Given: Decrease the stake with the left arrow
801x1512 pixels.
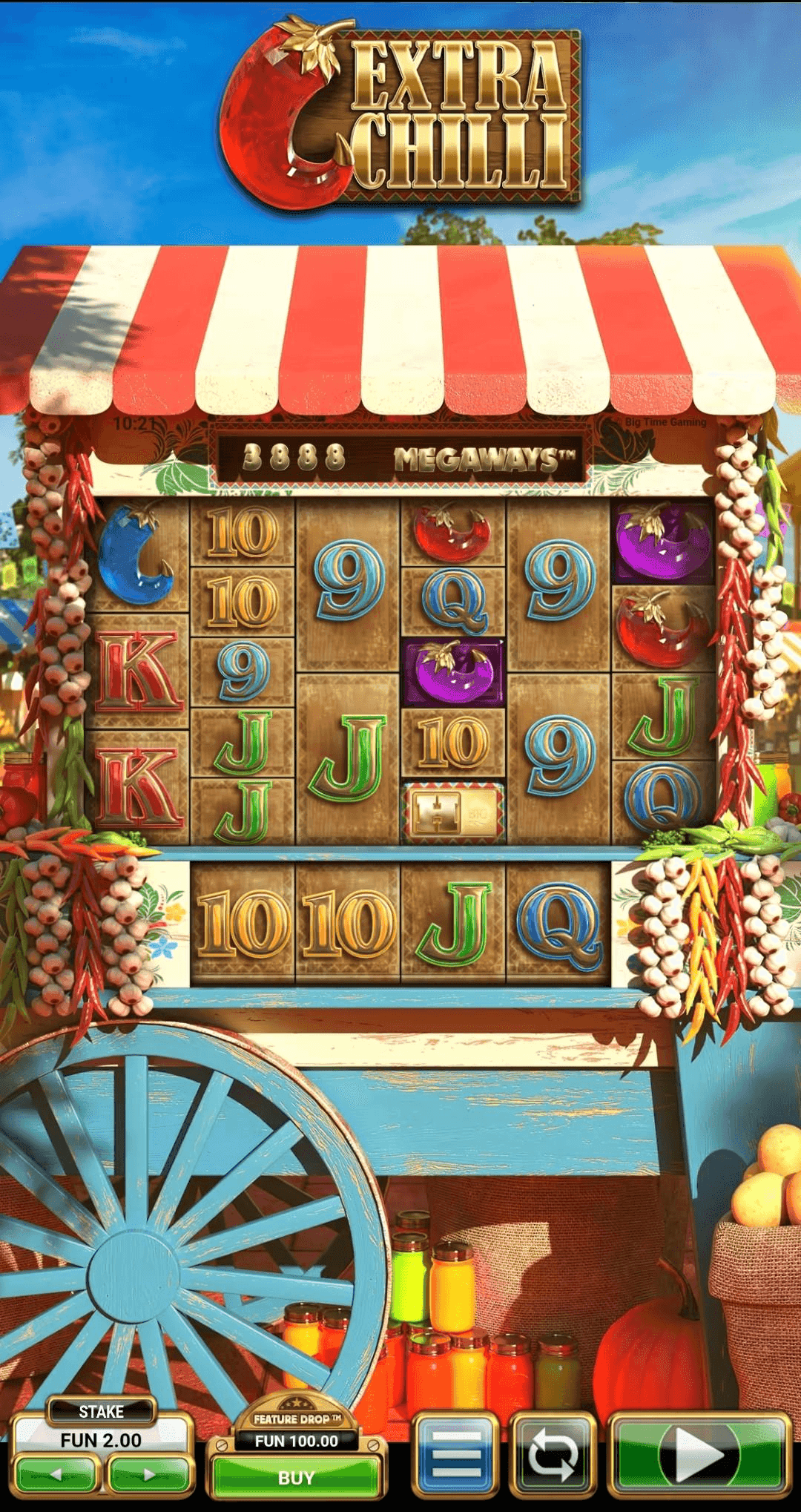Looking at the screenshot, I should pyautogui.click(x=57, y=1474).
